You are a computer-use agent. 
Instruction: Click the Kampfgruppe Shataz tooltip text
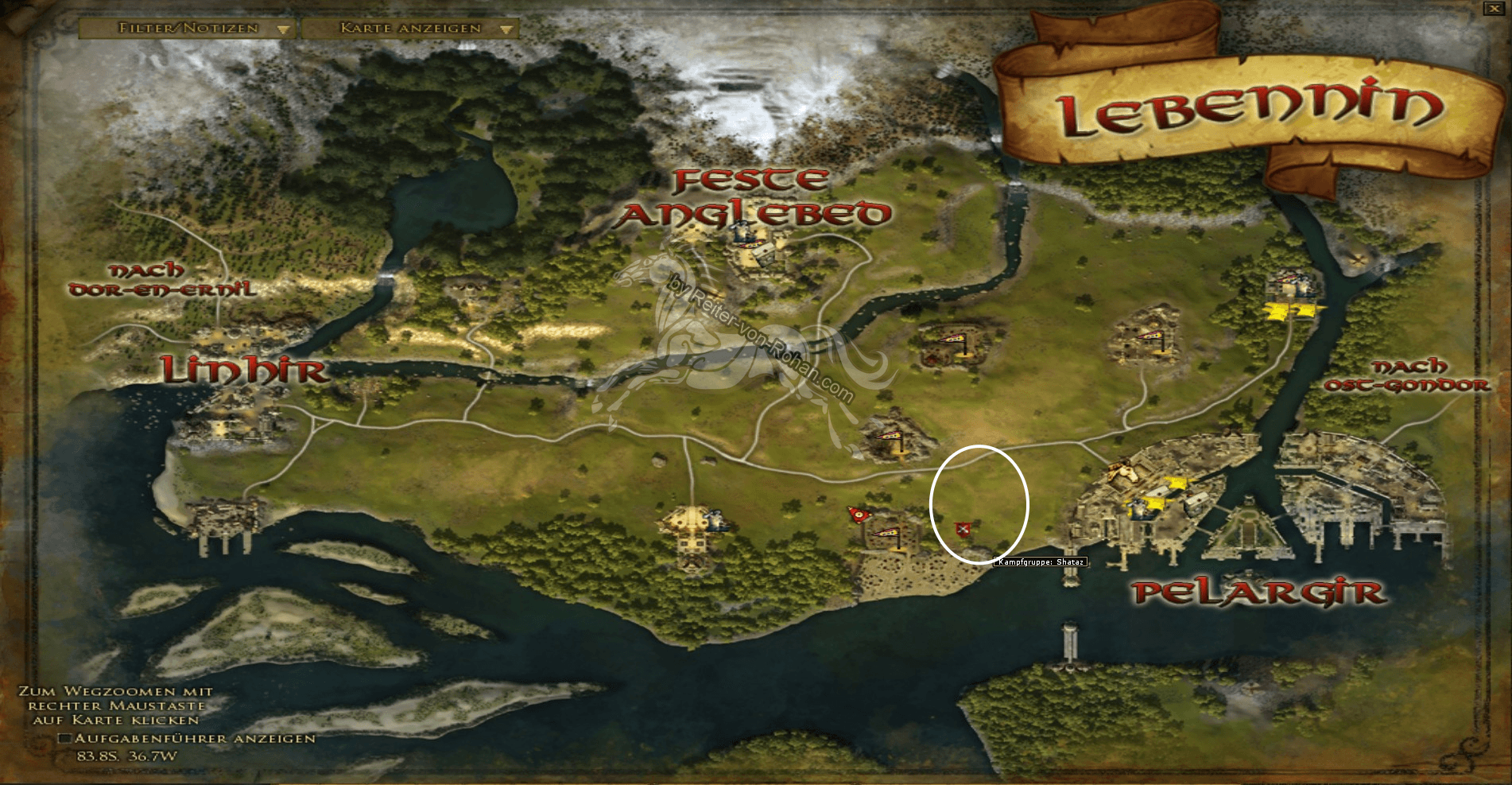(x=1041, y=561)
